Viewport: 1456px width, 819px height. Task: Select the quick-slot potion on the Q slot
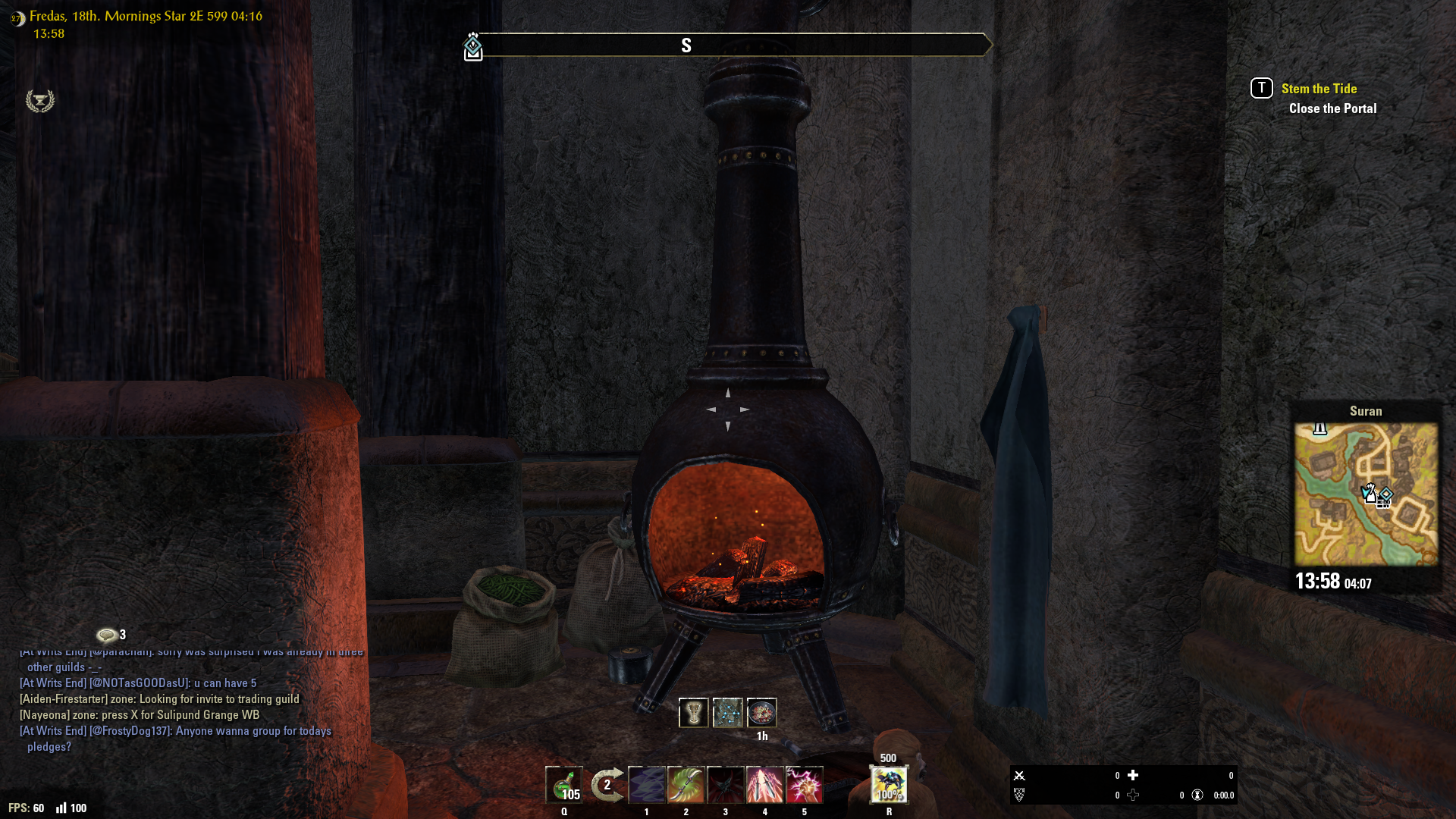(x=564, y=785)
